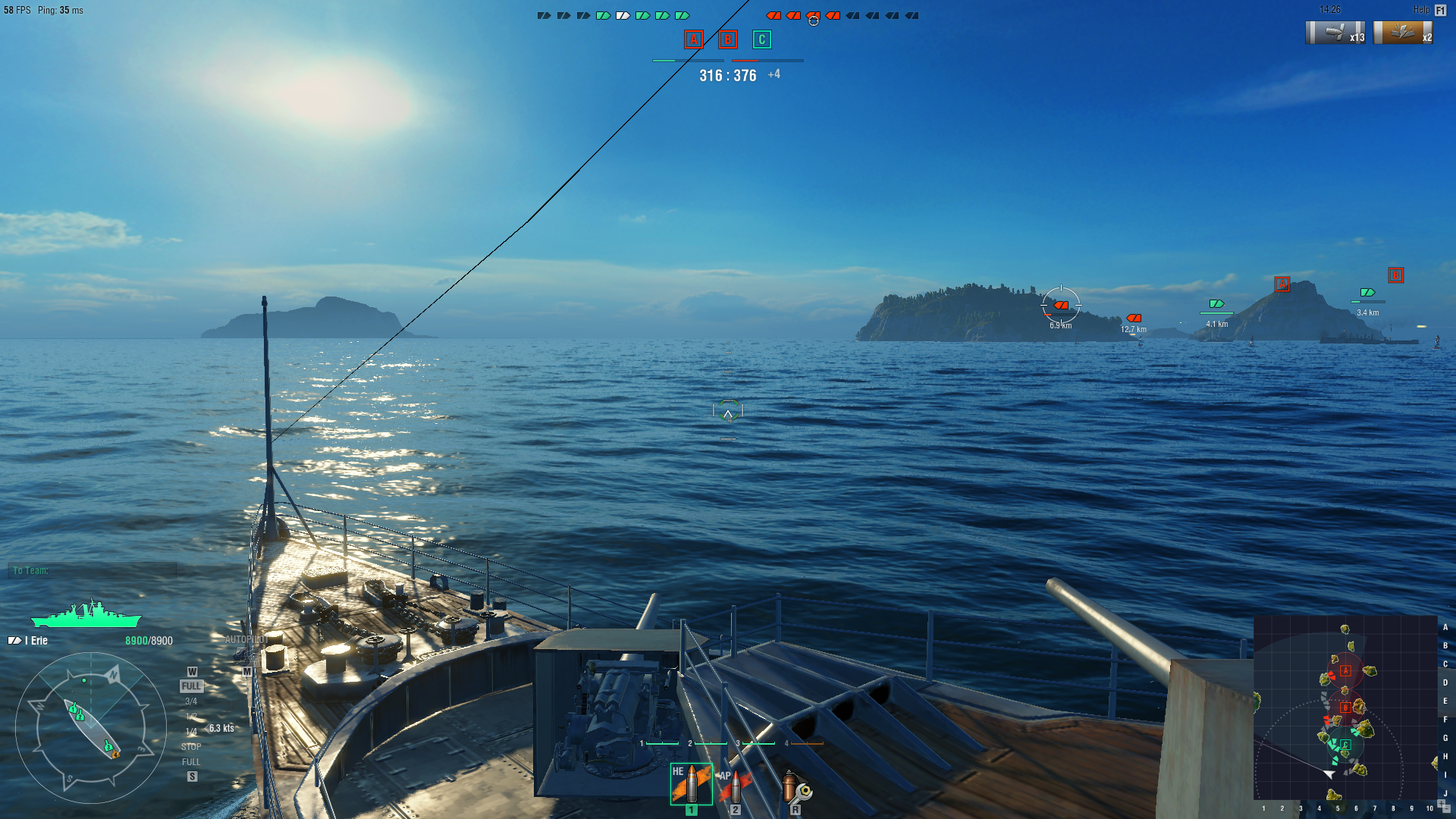Expand the capture point C marker
The height and width of the screenshot is (819, 1456).
(761, 39)
